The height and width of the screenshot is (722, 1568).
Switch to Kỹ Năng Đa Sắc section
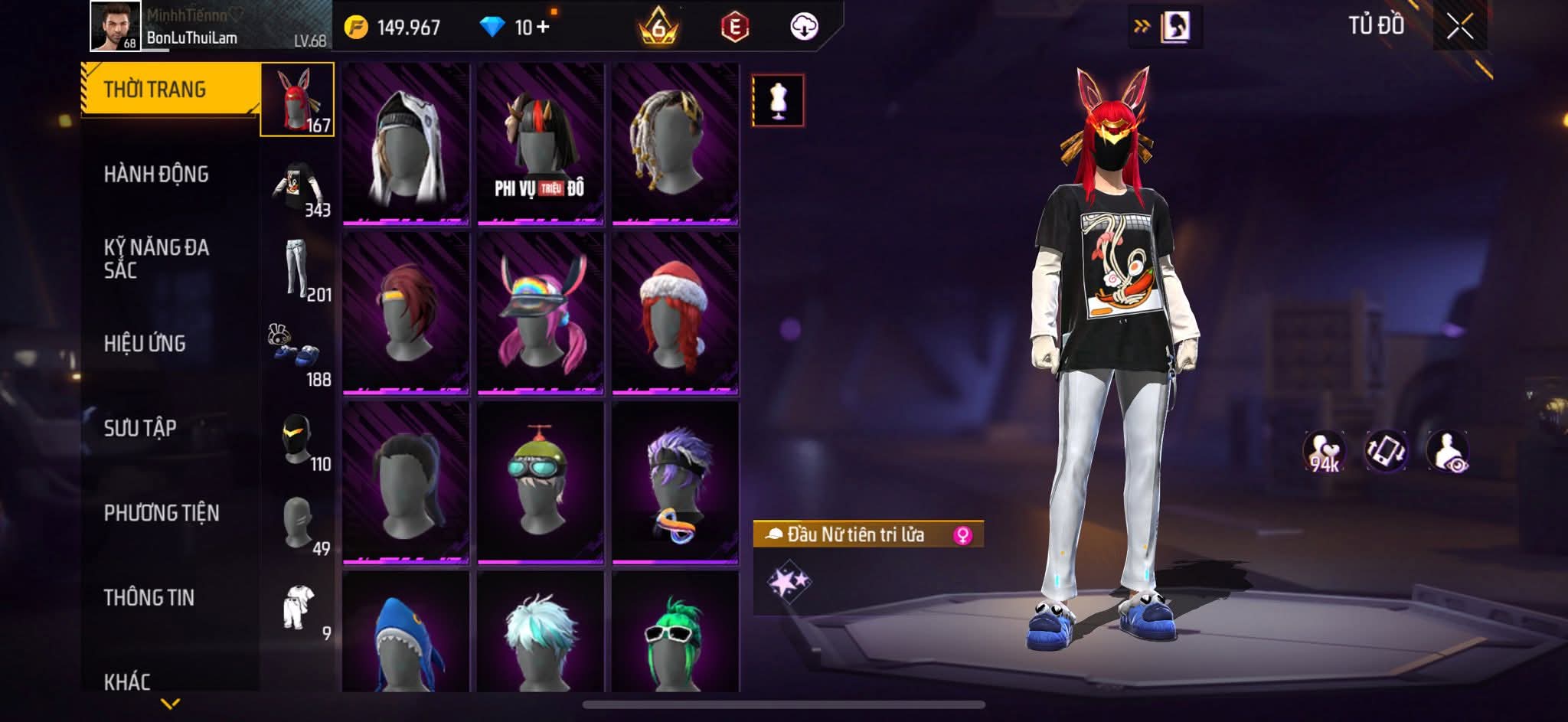(x=156, y=258)
